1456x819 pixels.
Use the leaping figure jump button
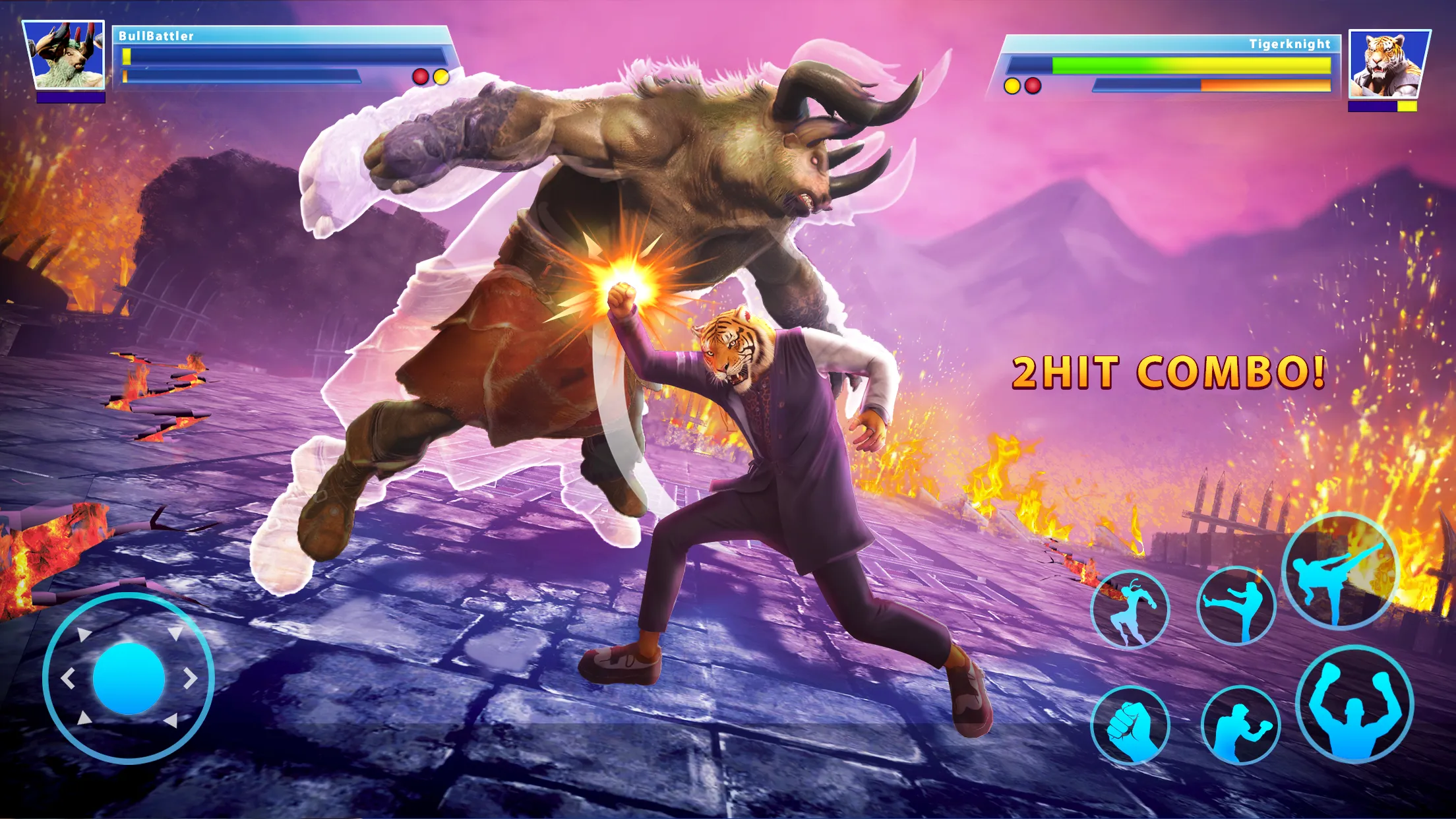point(1130,609)
